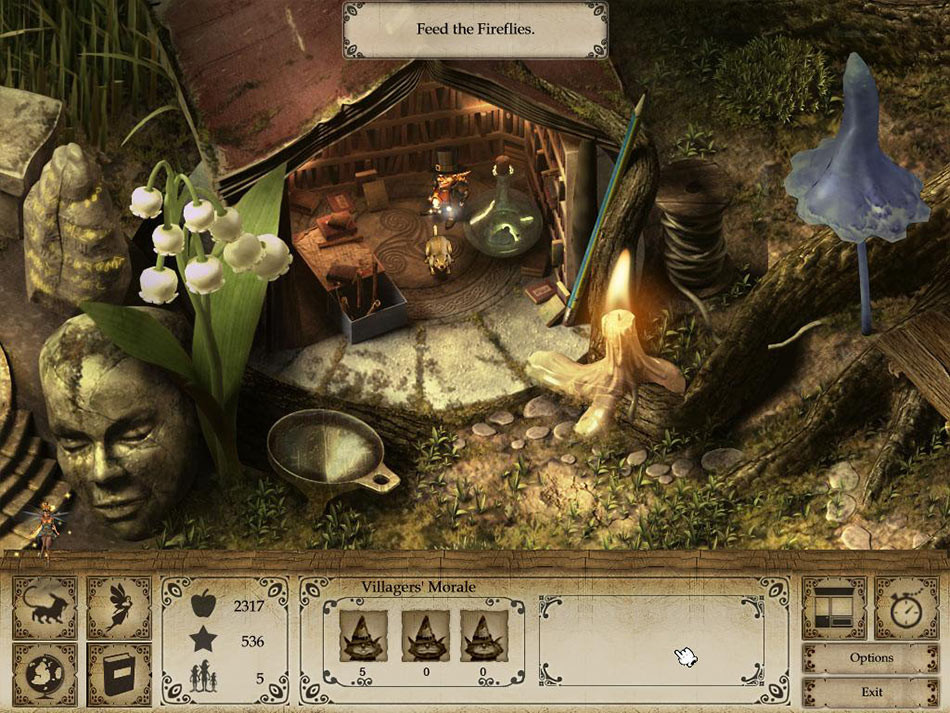
Task: Open the Options menu
Action: pyautogui.click(x=870, y=658)
